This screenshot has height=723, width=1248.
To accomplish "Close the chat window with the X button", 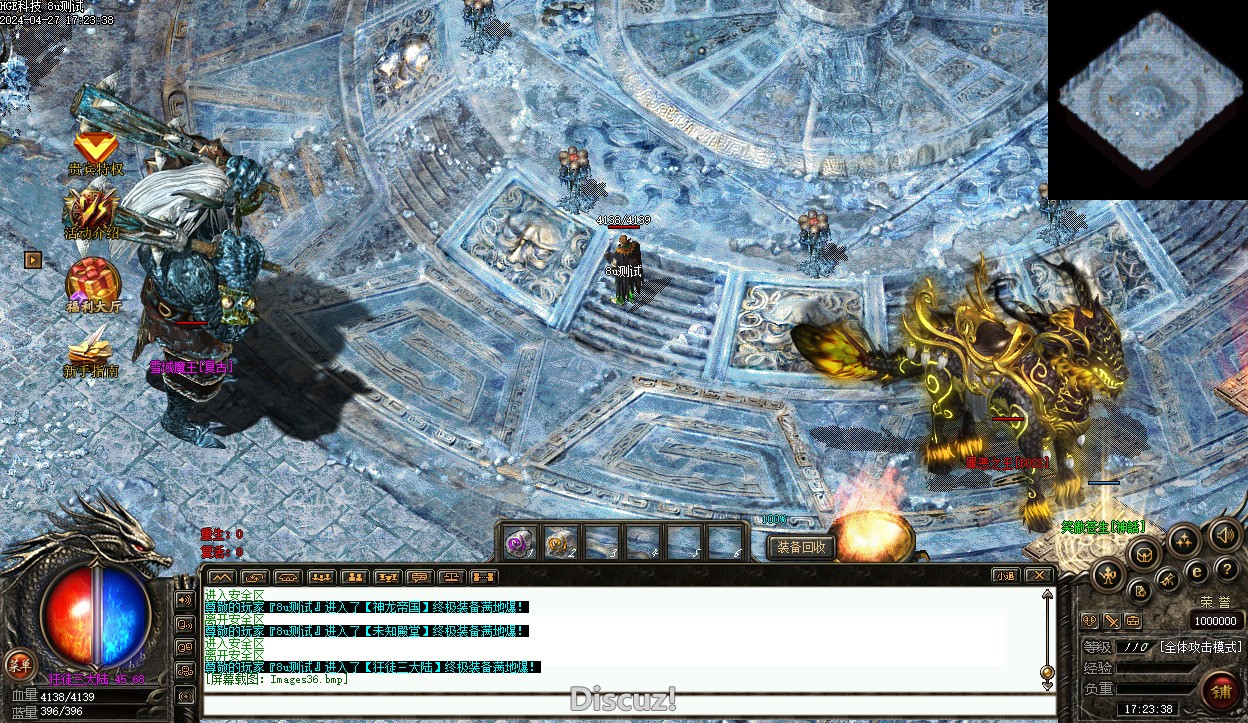I will point(1038,576).
